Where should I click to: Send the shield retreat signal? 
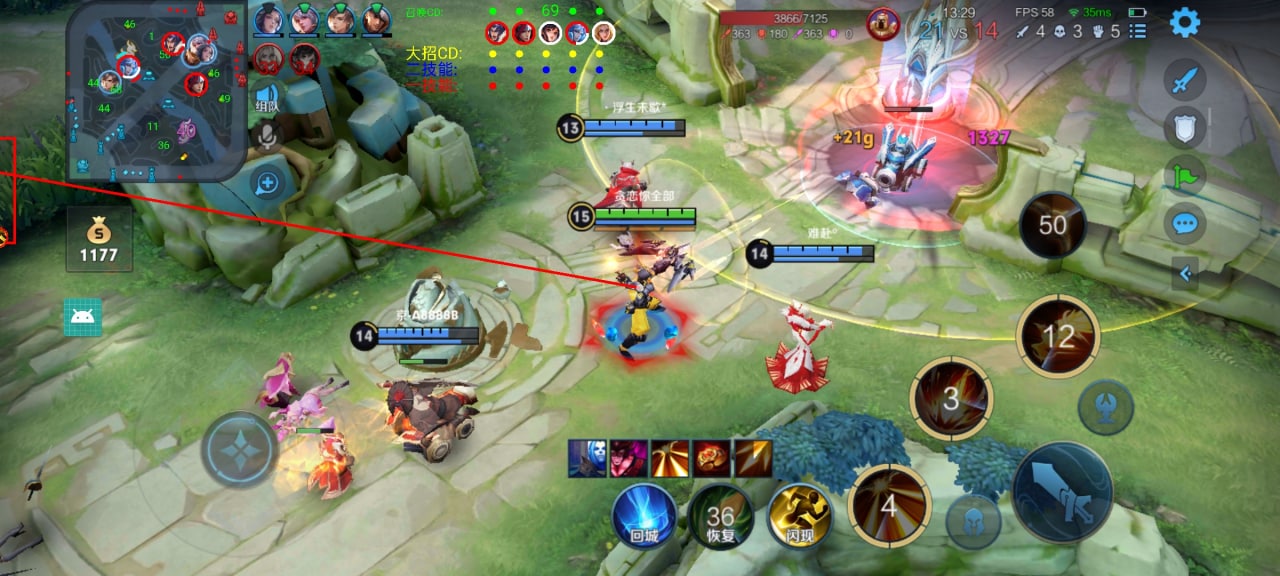pyautogui.click(x=1185, y=127)
